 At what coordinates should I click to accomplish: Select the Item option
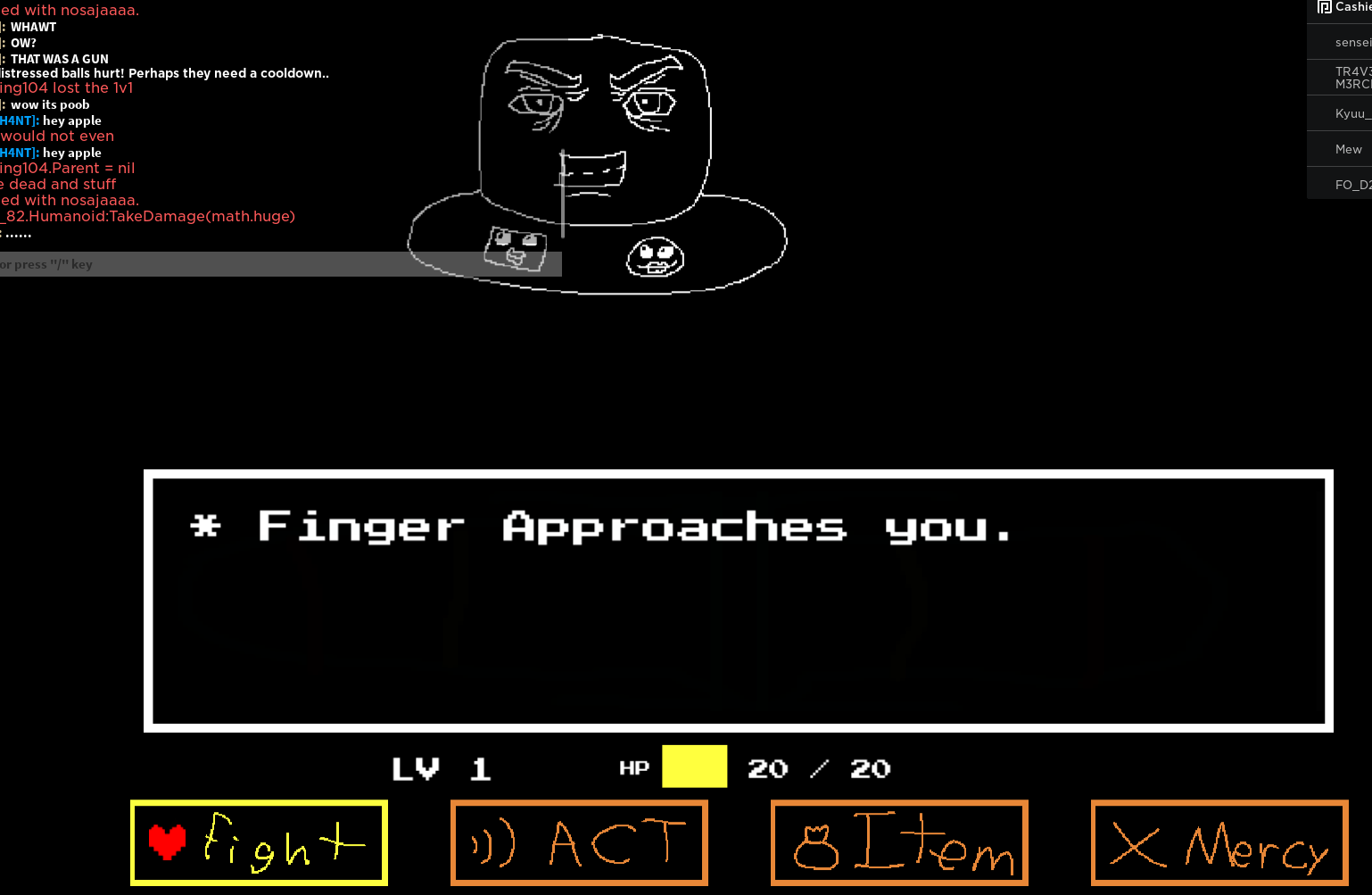[x=899, y=841]
